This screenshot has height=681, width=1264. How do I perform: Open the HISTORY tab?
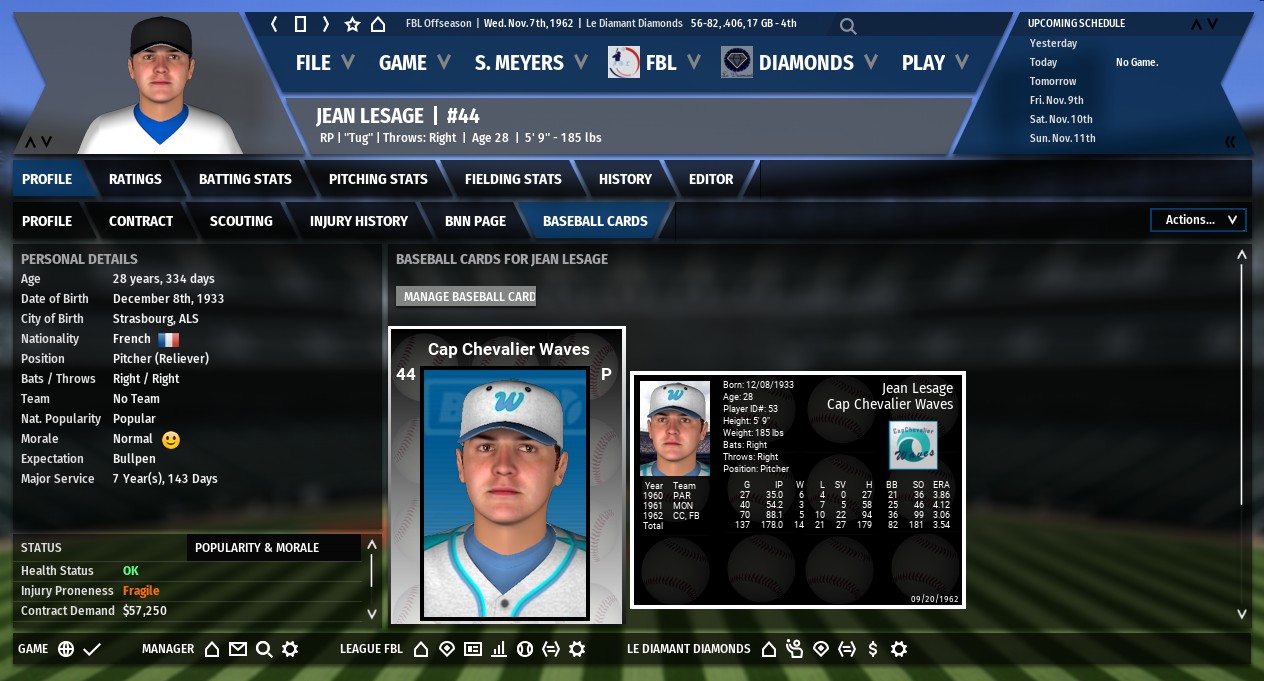625,179
